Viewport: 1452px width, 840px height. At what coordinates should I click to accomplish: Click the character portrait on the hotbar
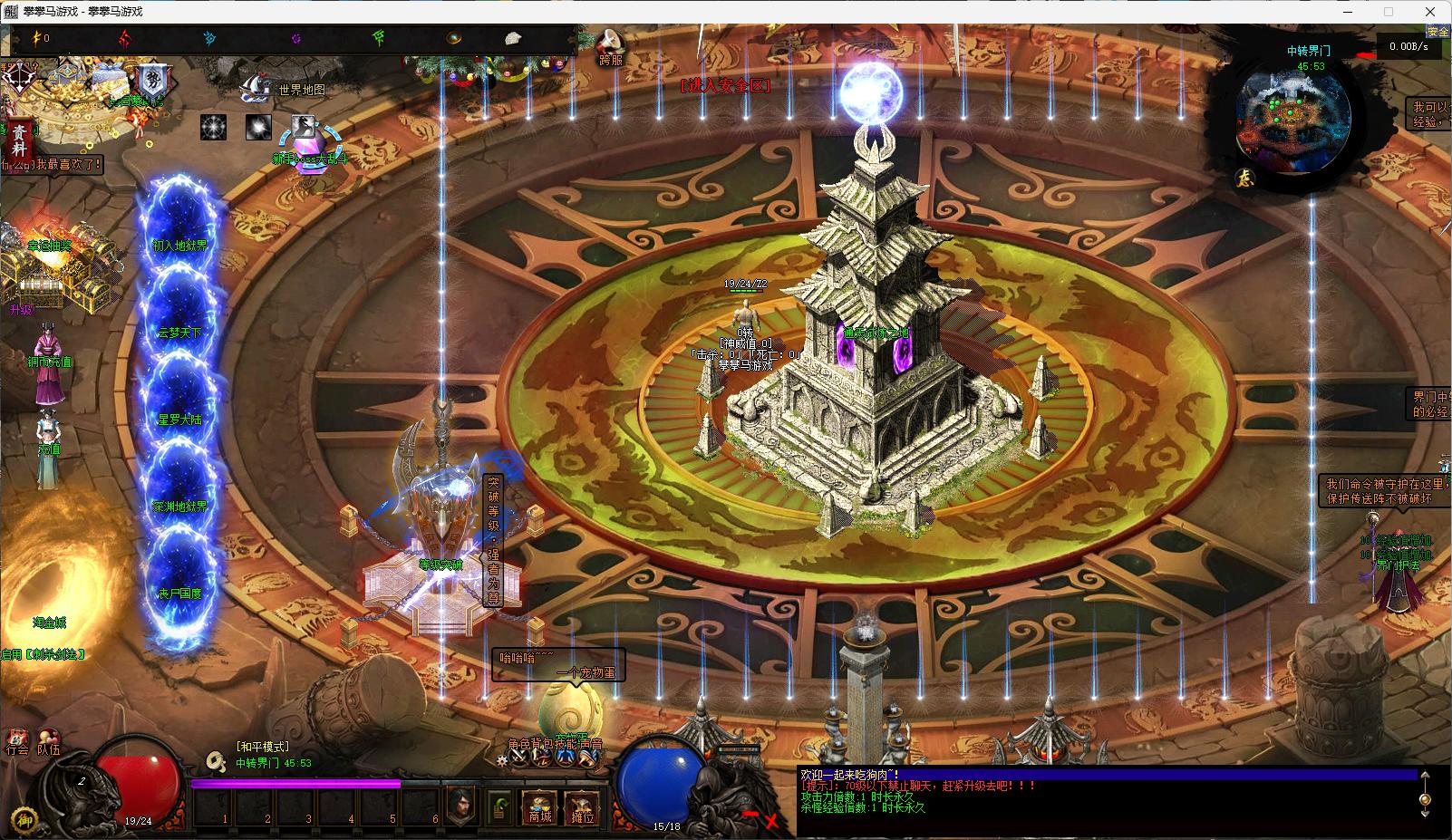(x=461, y=805)
